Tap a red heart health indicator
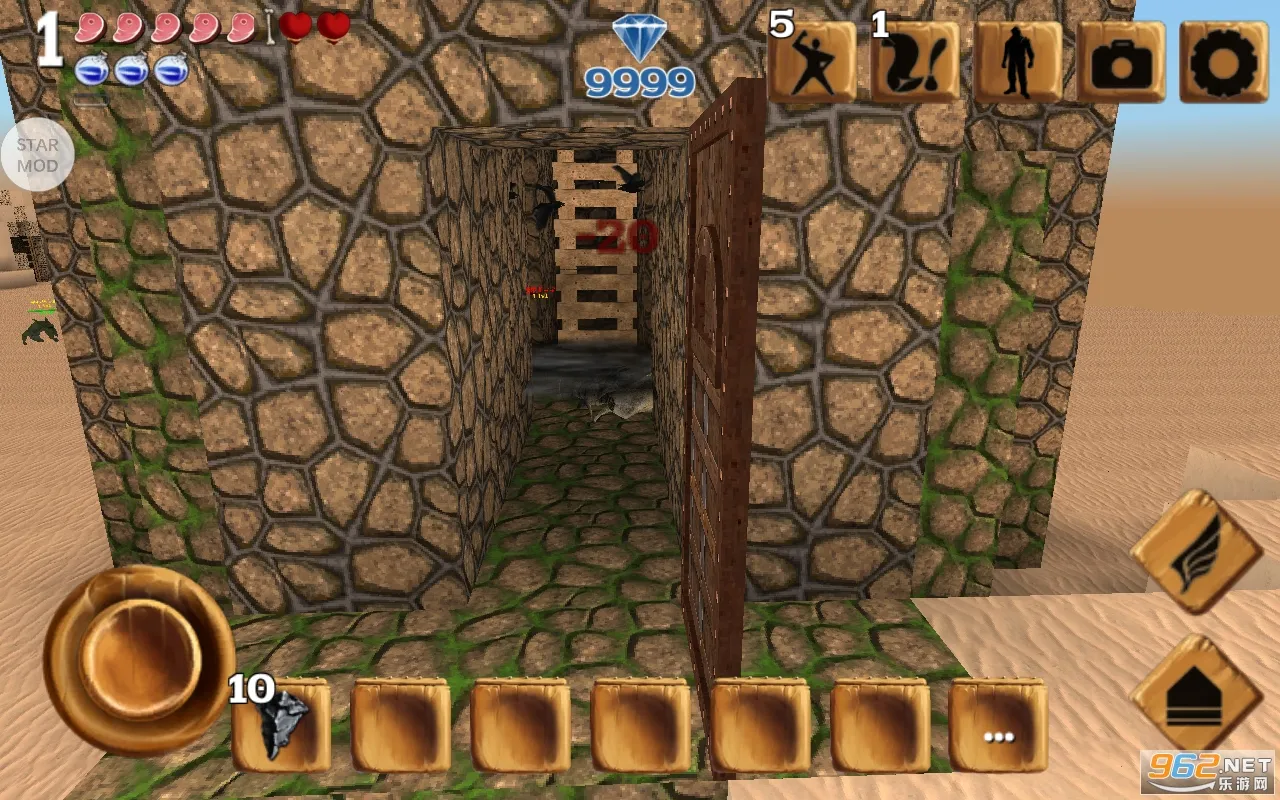Image resolution: width=1280 pixels, height=800 pixels. pos(297,27)
